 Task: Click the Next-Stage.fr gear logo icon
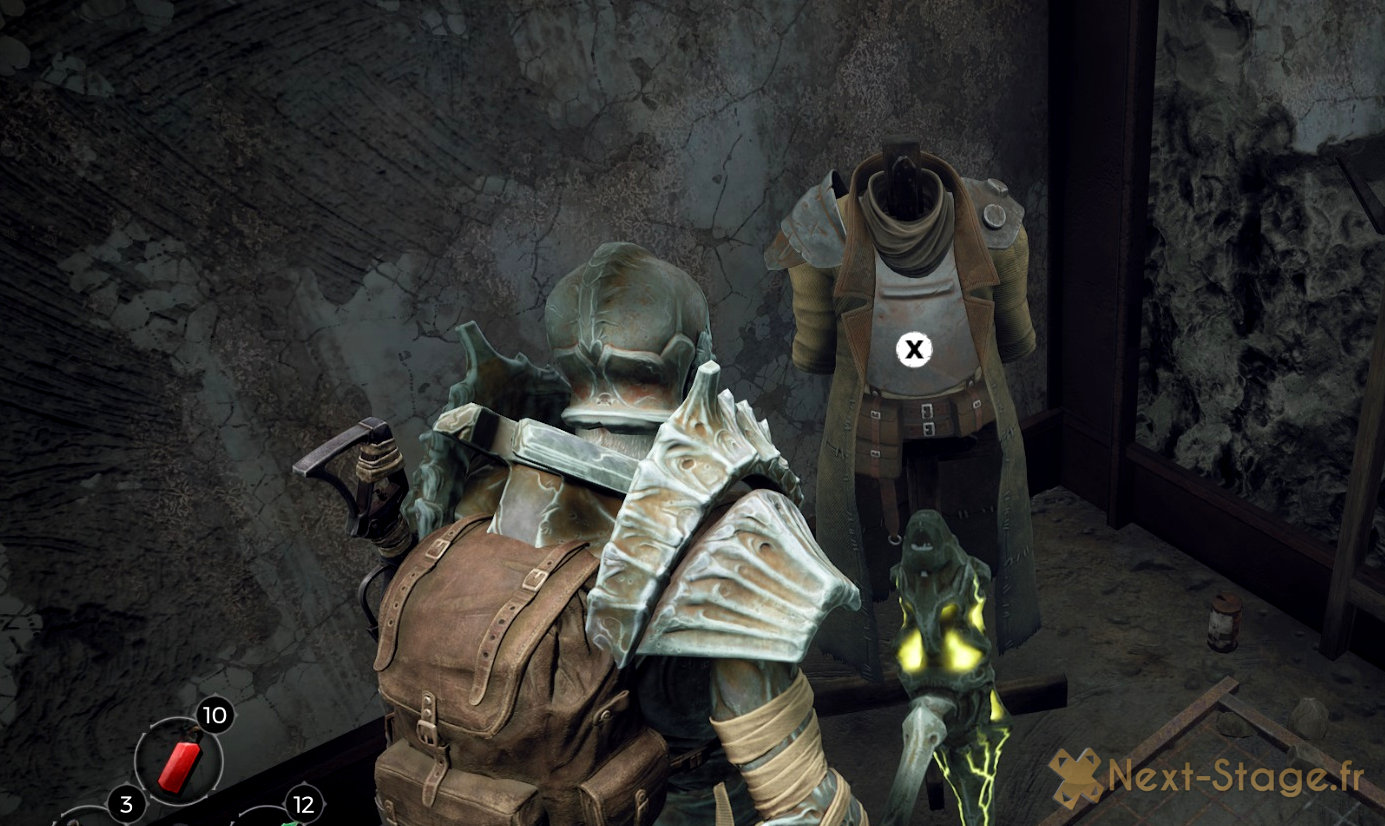click(1077, 776)
